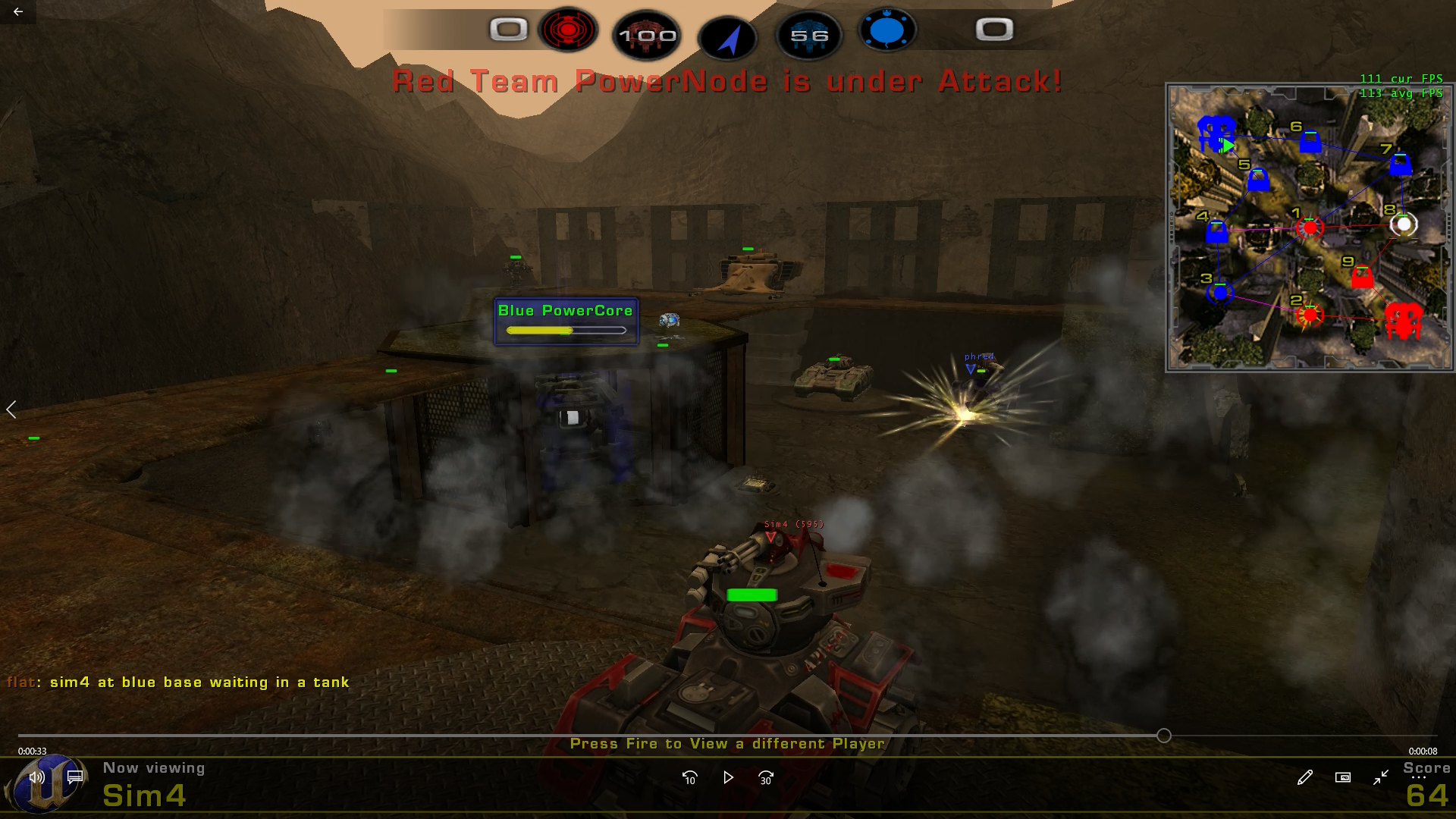Select the neutral node 8 on minimap
Image resolution: width=1456 pixels, height=819 pixels.
pos(1404,224)
